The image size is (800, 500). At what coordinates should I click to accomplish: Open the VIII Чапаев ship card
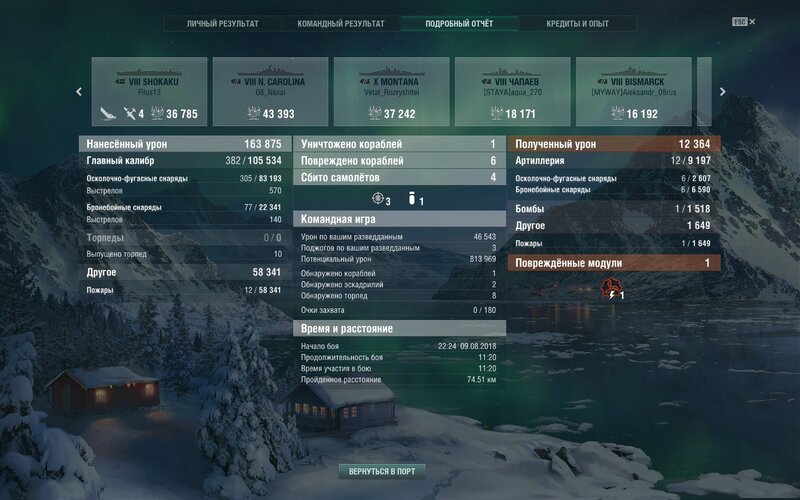[x=514, y=91]
